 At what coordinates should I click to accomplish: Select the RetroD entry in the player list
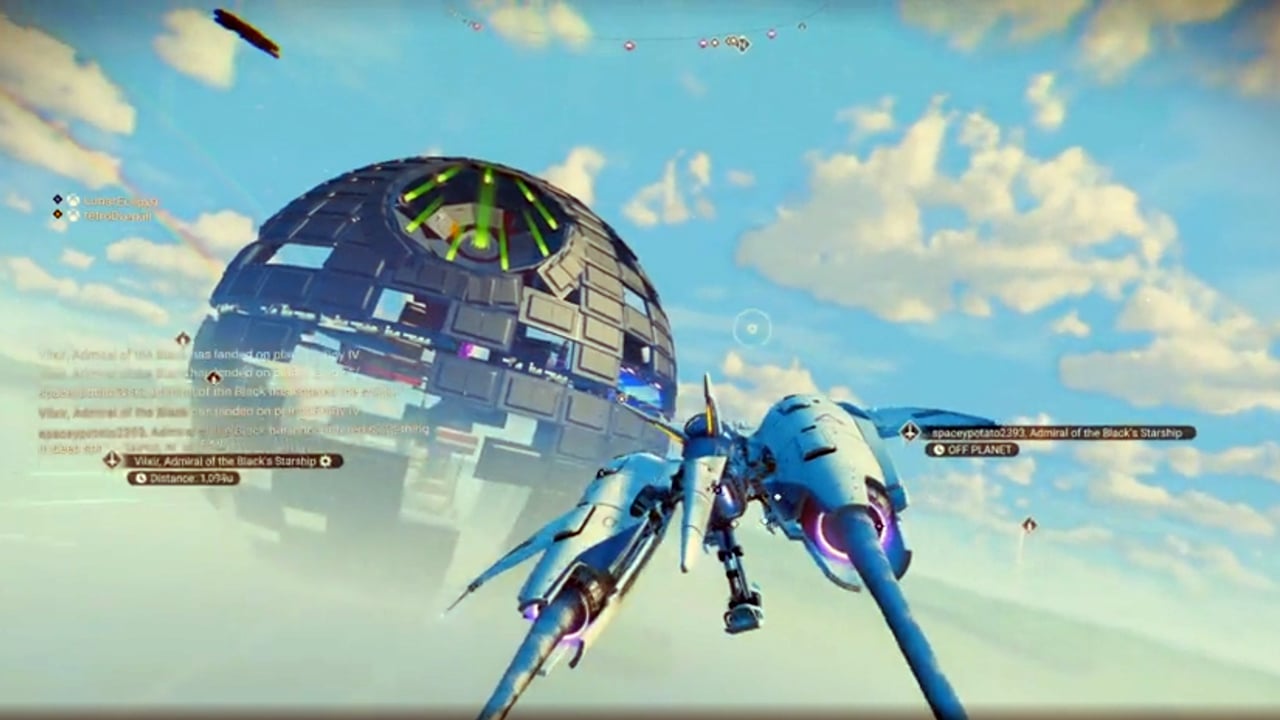(118, 215)
